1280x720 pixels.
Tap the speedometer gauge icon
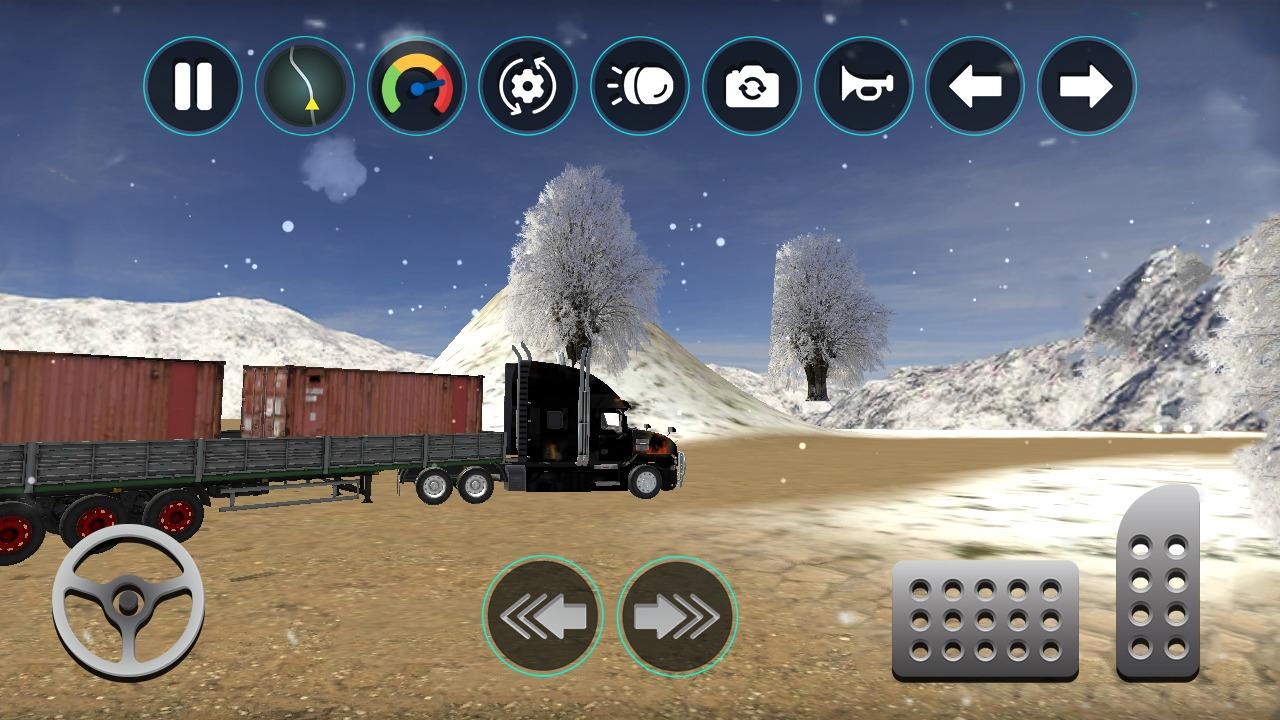pos(417,86)
